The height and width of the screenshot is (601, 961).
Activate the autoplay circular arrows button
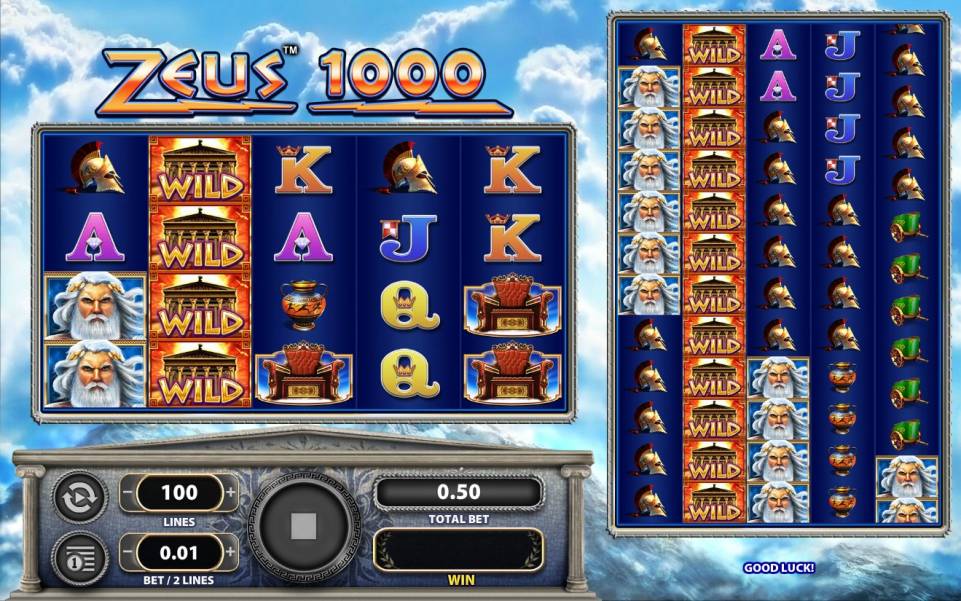pyautogui.click(x=79, y=497)
